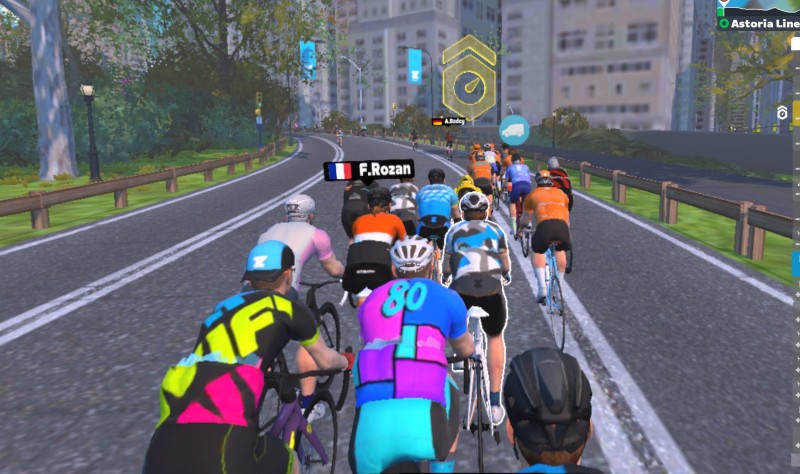Viewport: 800px width, 474px height.
Task: Click the yellow ride leader beacon
Action: [468, 78]
